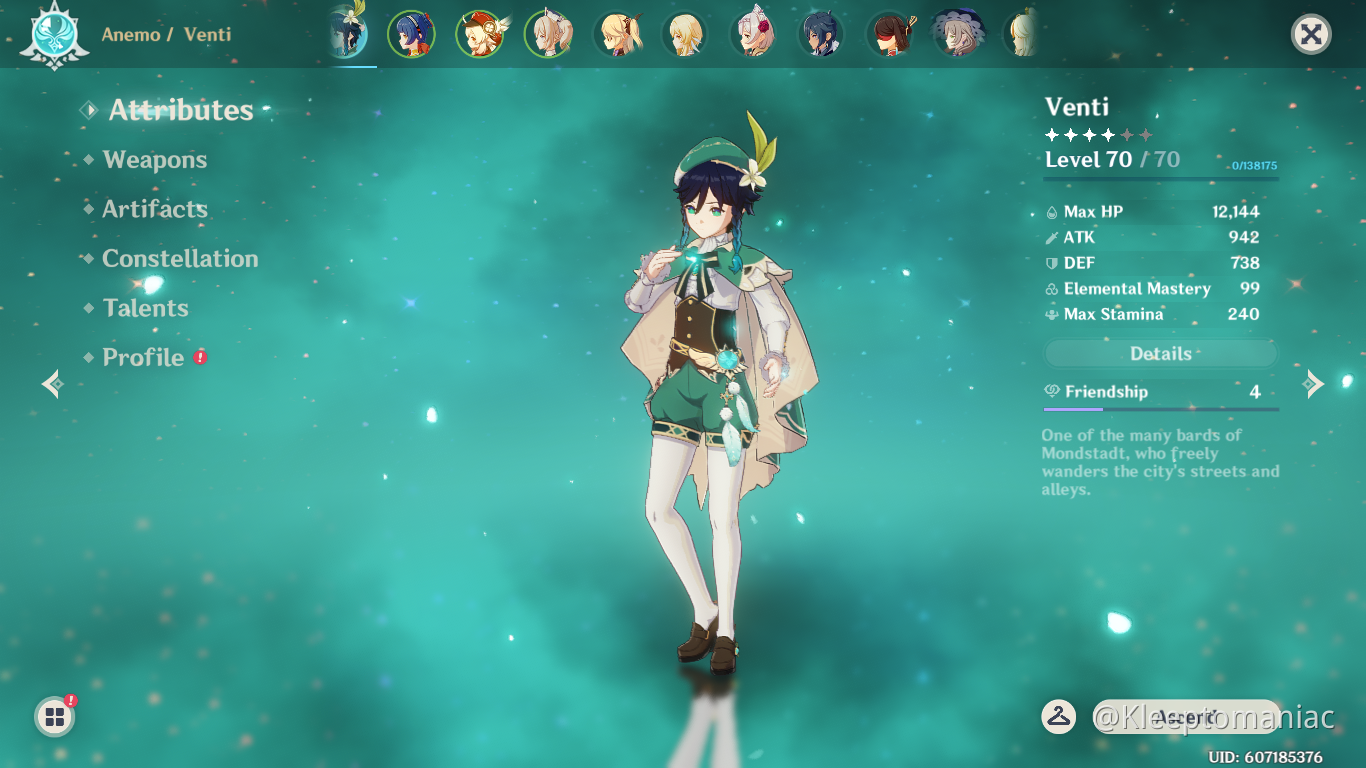Select Xiangling's portrait
The height and width of the screenshot is (768, 1366).
(x=411, y=35)
